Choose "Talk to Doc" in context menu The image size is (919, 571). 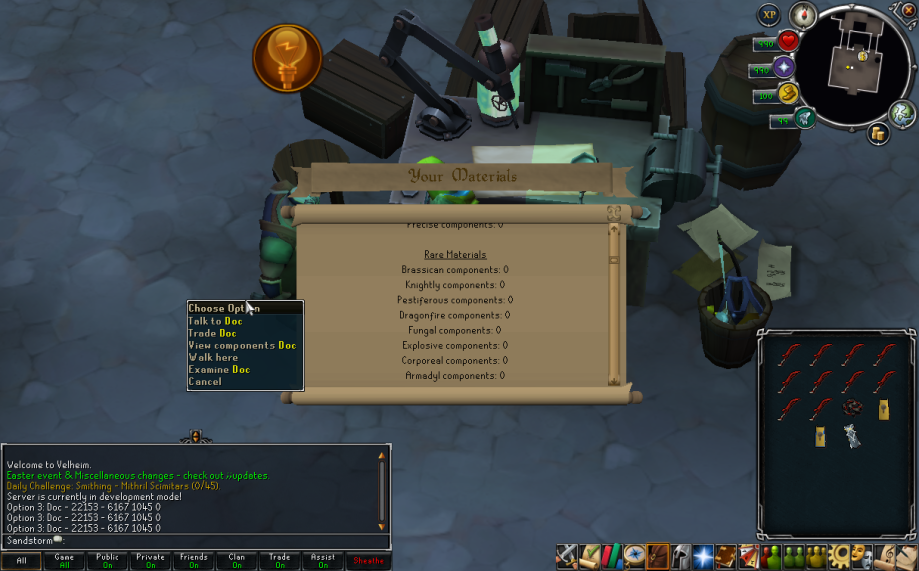[x=215, y=321]
